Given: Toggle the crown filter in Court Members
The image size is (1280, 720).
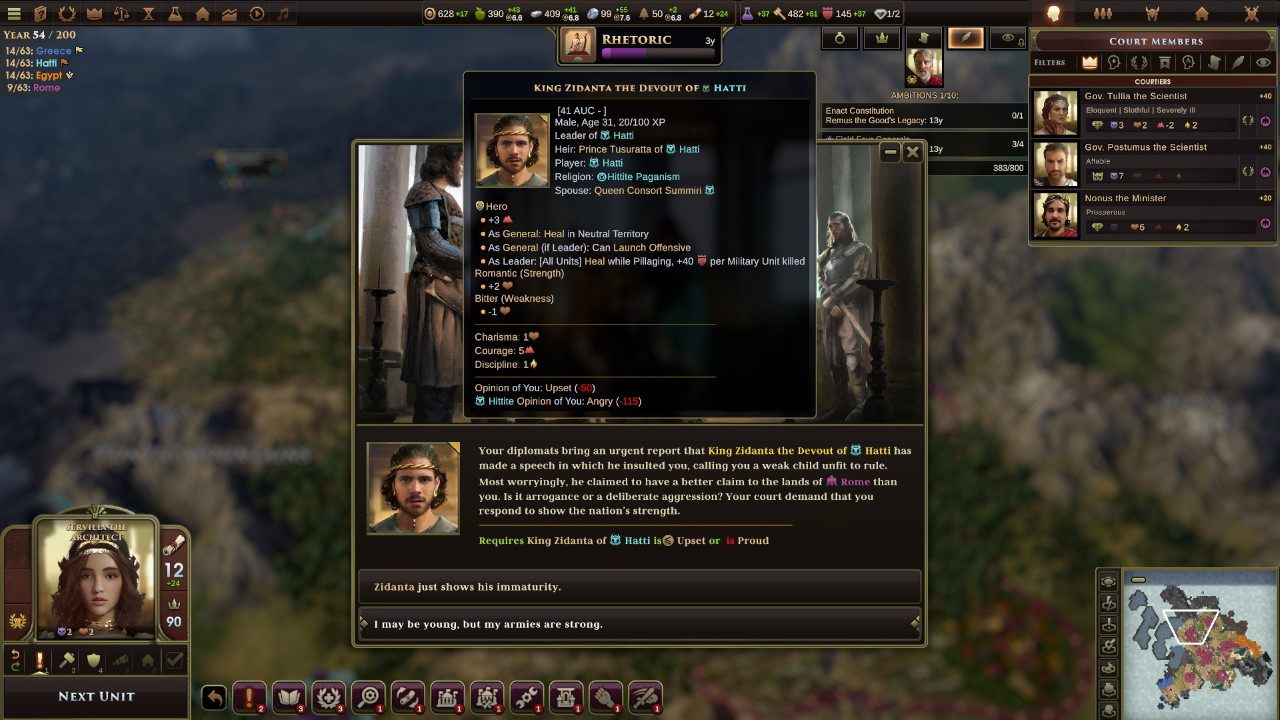Looking at the screenshot, I should 1089,62.
